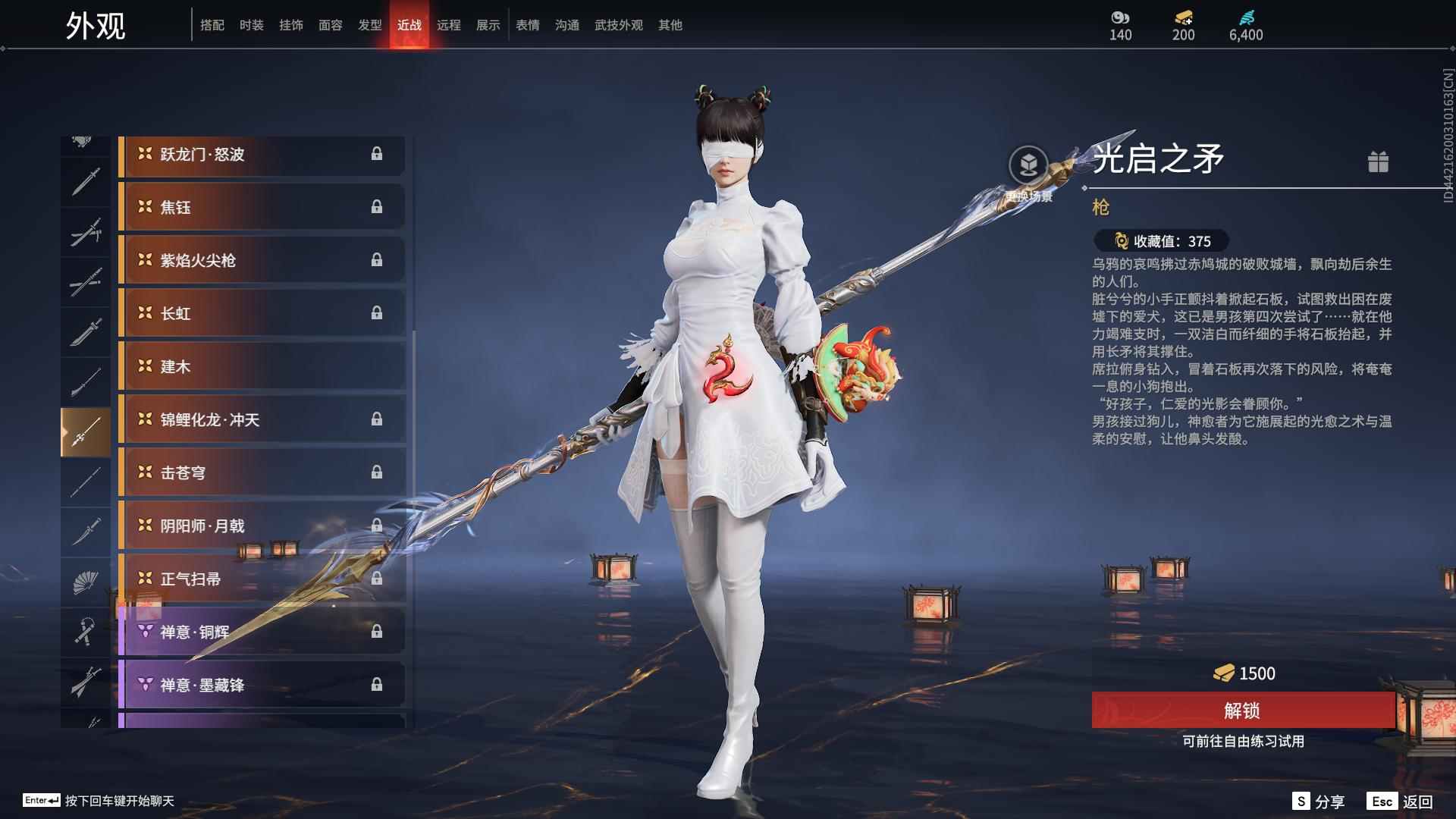Open the 时装 menu tab
The image size is (1456, 819).
tap(251, 24)
